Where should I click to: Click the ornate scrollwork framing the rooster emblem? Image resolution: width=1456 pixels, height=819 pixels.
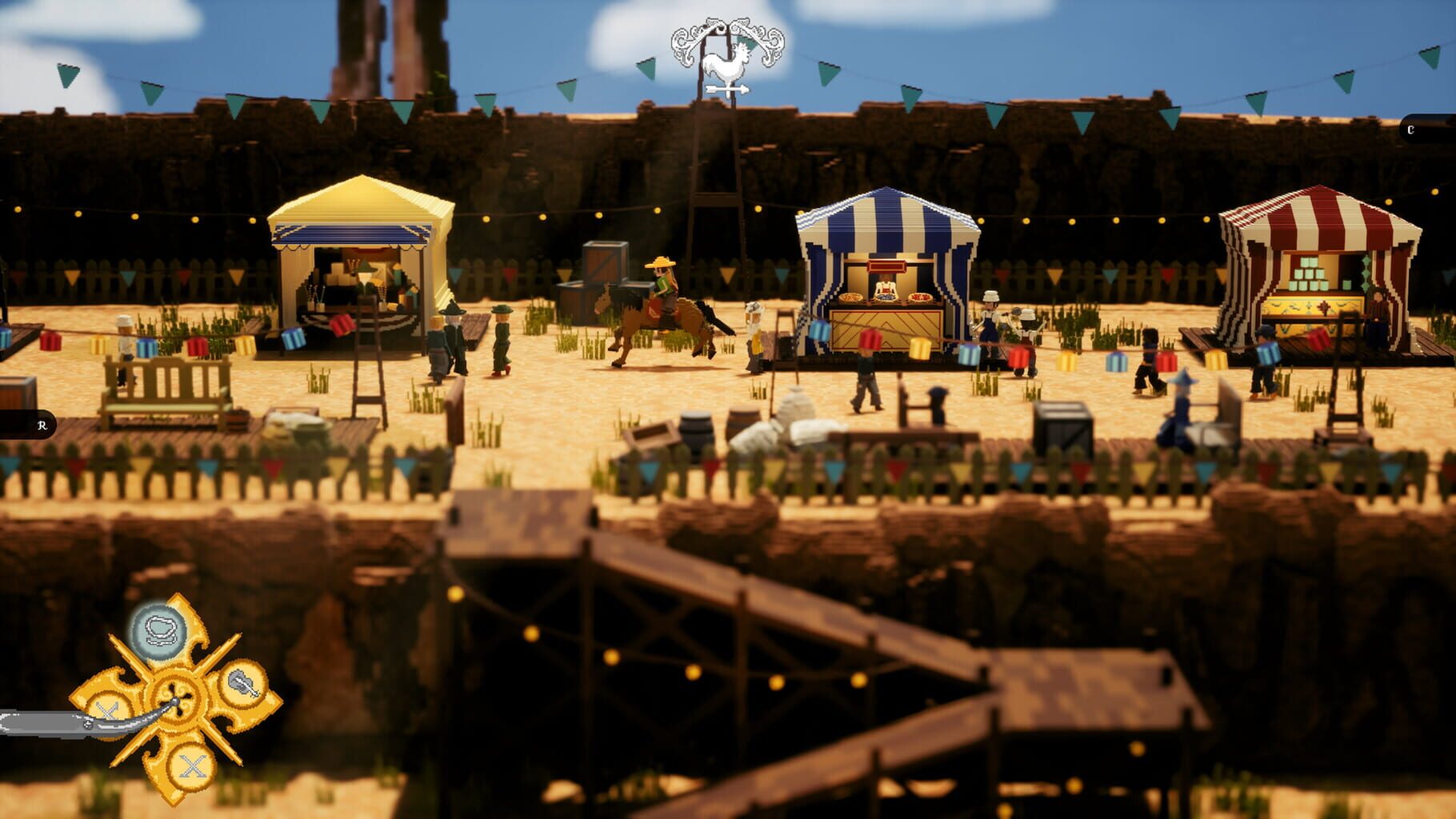click(x=686, y=42)
